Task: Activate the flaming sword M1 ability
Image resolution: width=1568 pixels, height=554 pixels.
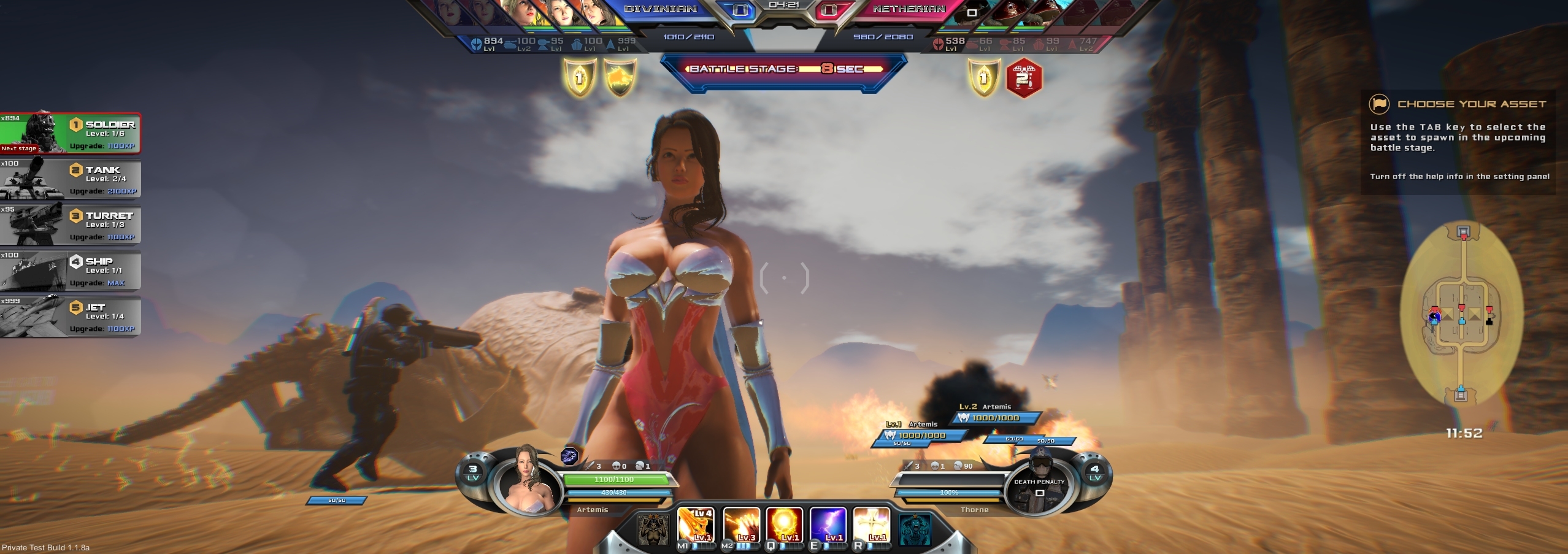Action: [696, 526]
